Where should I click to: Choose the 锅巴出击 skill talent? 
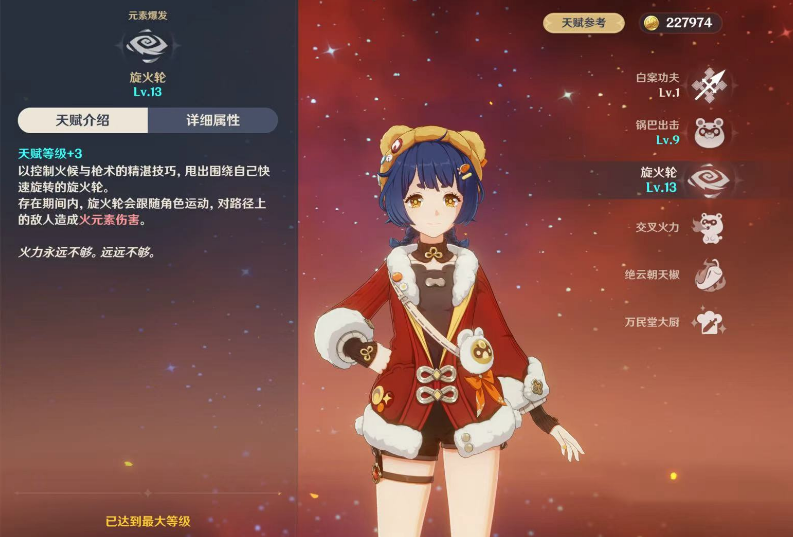point(708,132)
